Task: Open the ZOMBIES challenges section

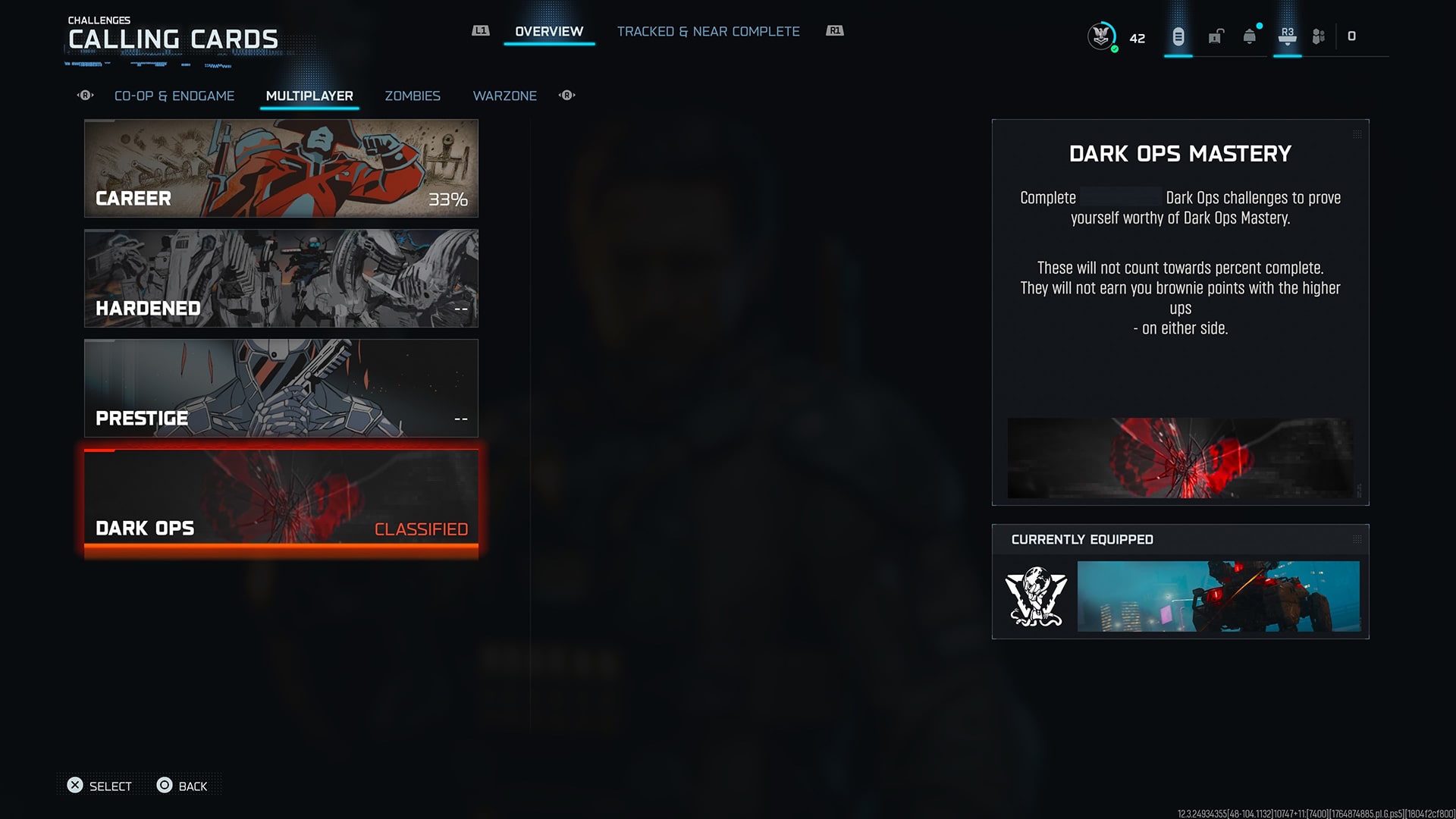Action: click(x=412, y=96)
